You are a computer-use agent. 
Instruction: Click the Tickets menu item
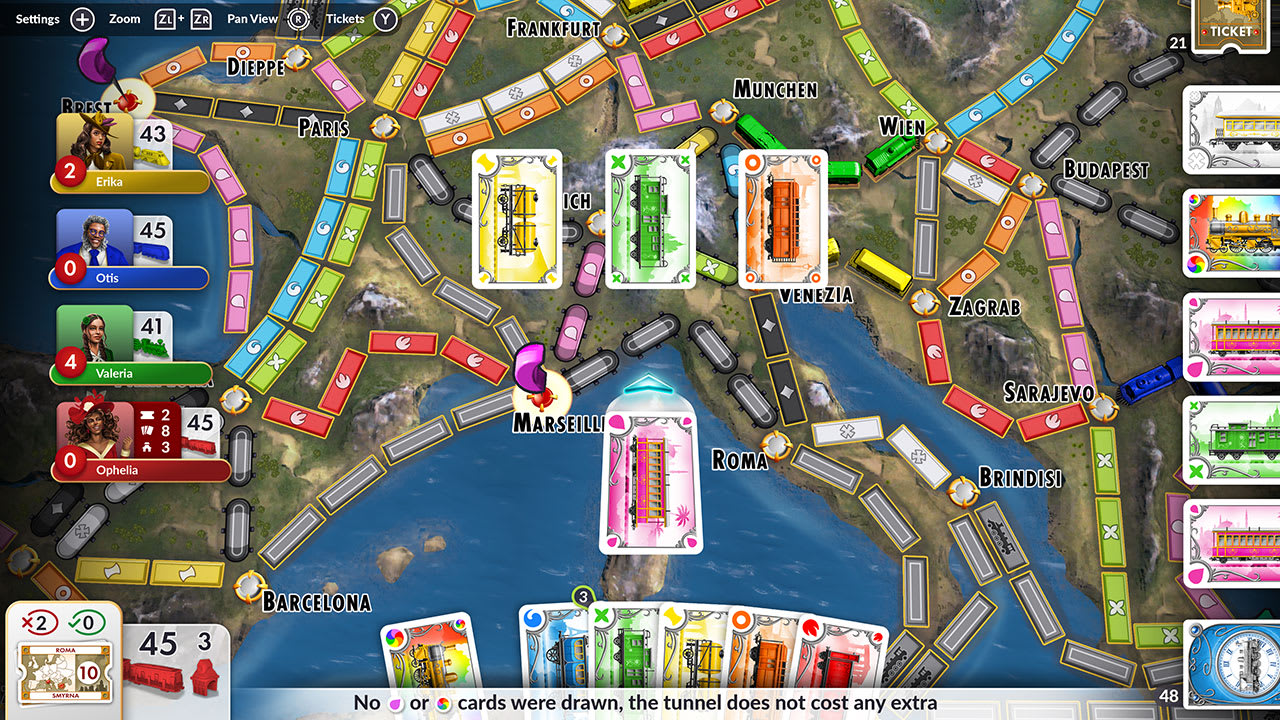(344, 18)
